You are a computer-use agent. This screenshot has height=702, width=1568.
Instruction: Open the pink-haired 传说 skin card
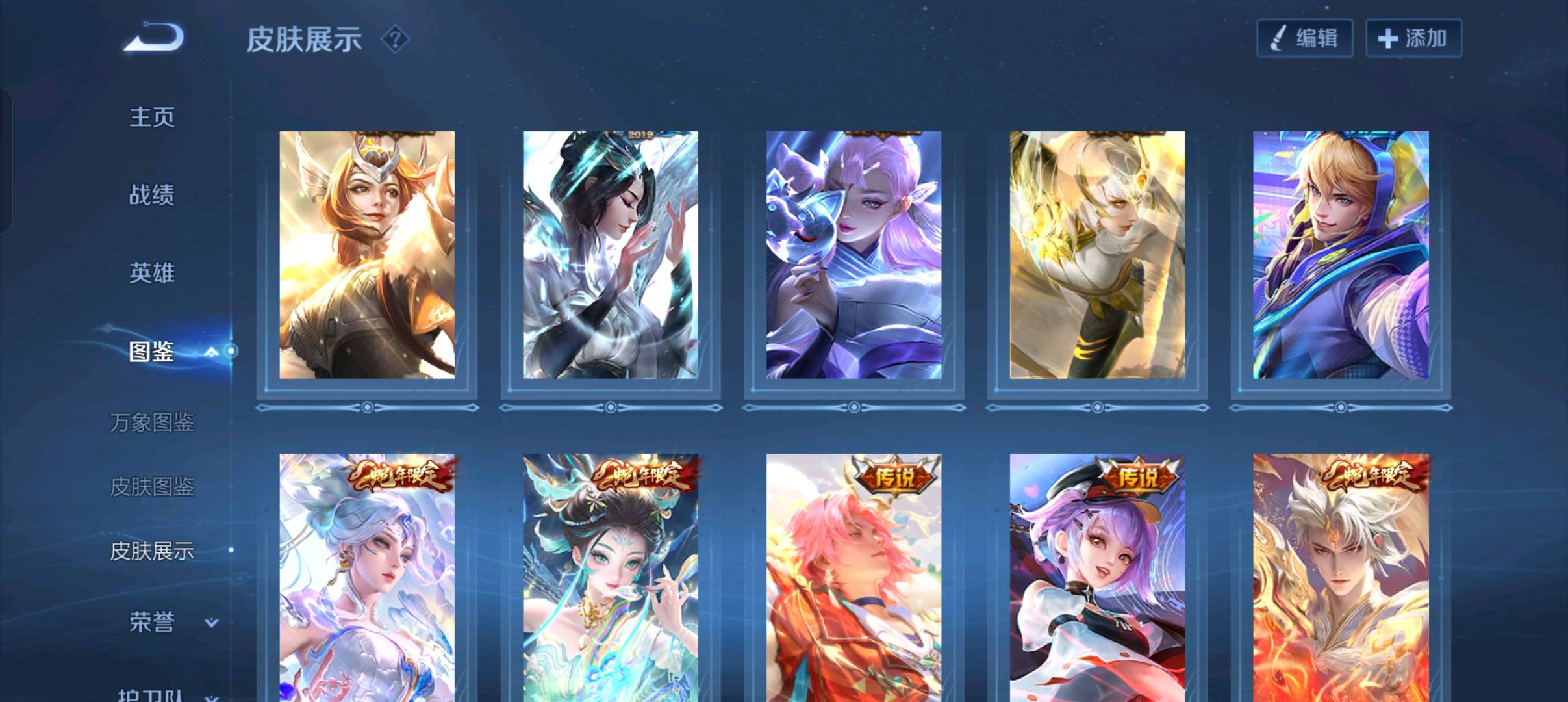coord(854,577)
